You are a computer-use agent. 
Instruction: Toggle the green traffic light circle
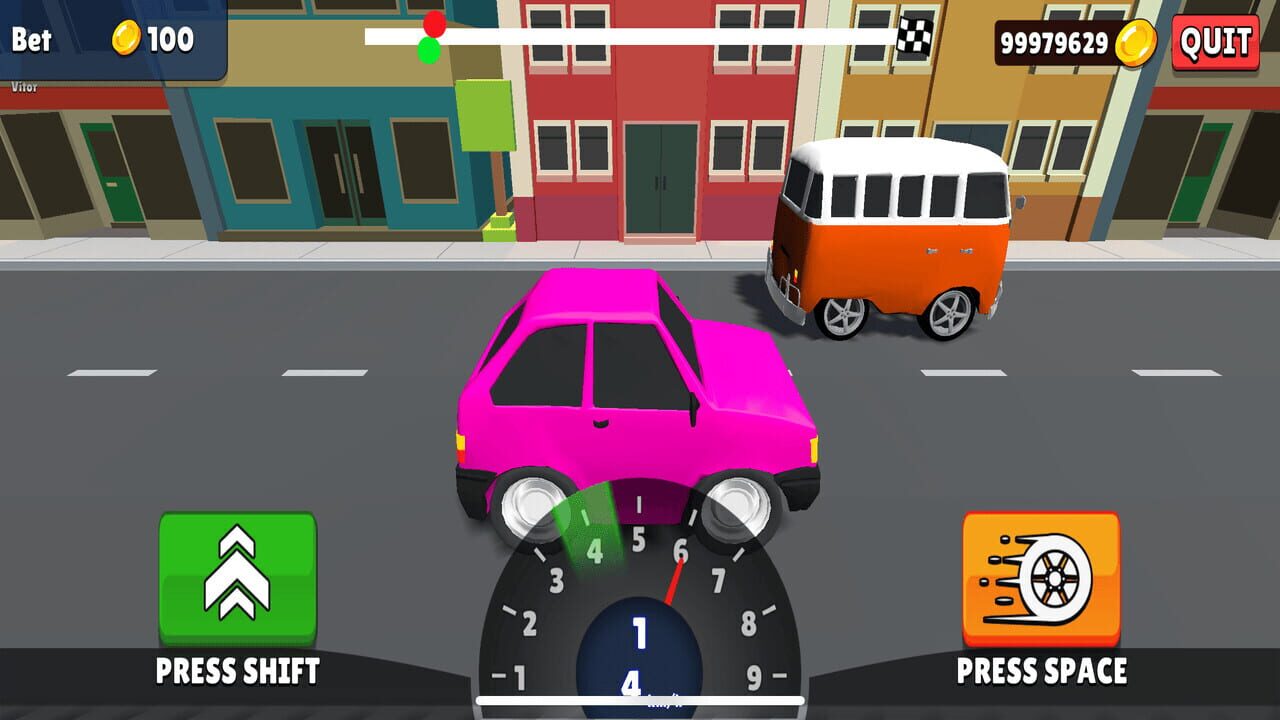pos(430,48)
